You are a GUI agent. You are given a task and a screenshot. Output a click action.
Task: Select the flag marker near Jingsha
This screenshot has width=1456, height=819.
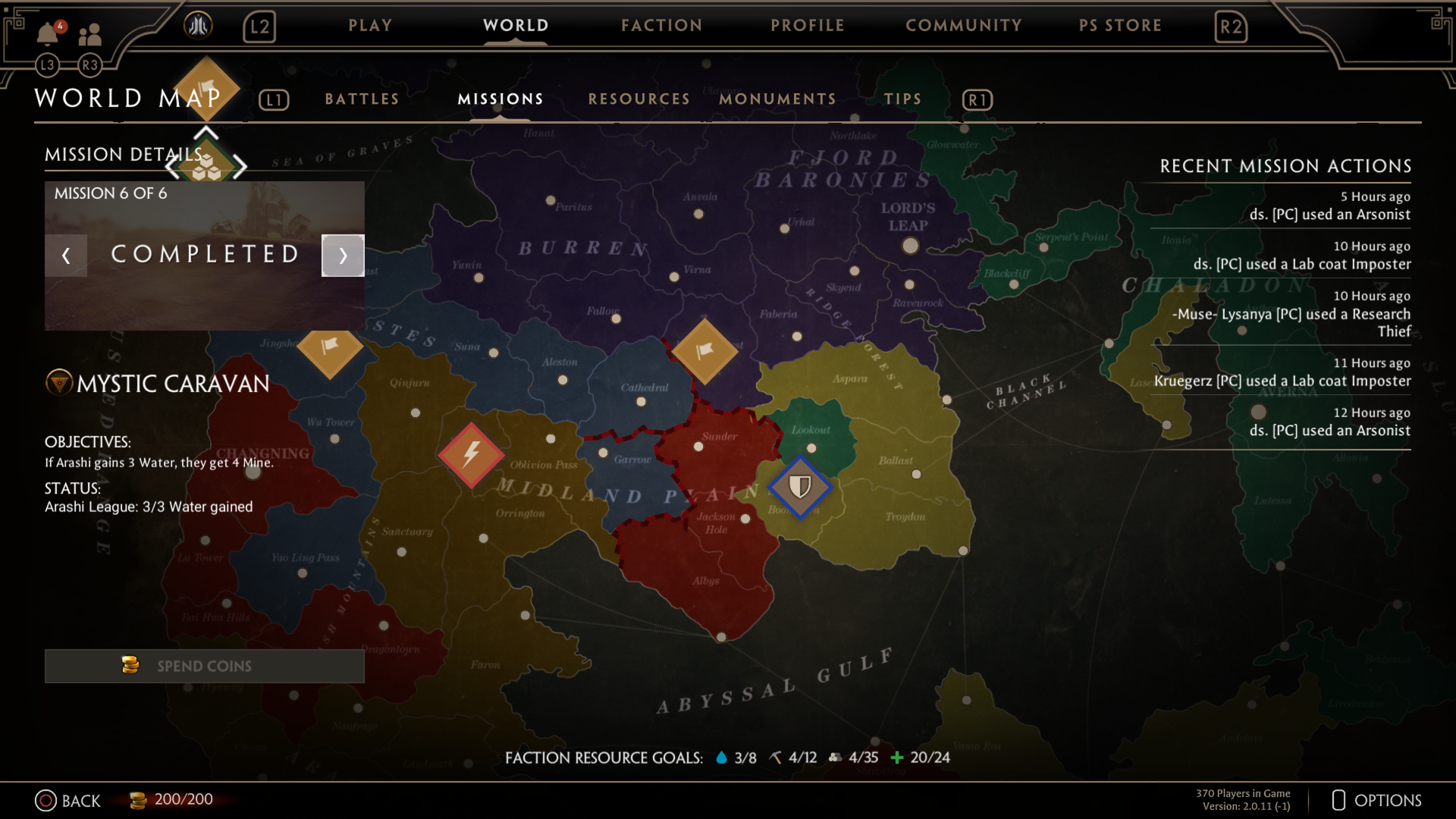(x=330, y=353)
